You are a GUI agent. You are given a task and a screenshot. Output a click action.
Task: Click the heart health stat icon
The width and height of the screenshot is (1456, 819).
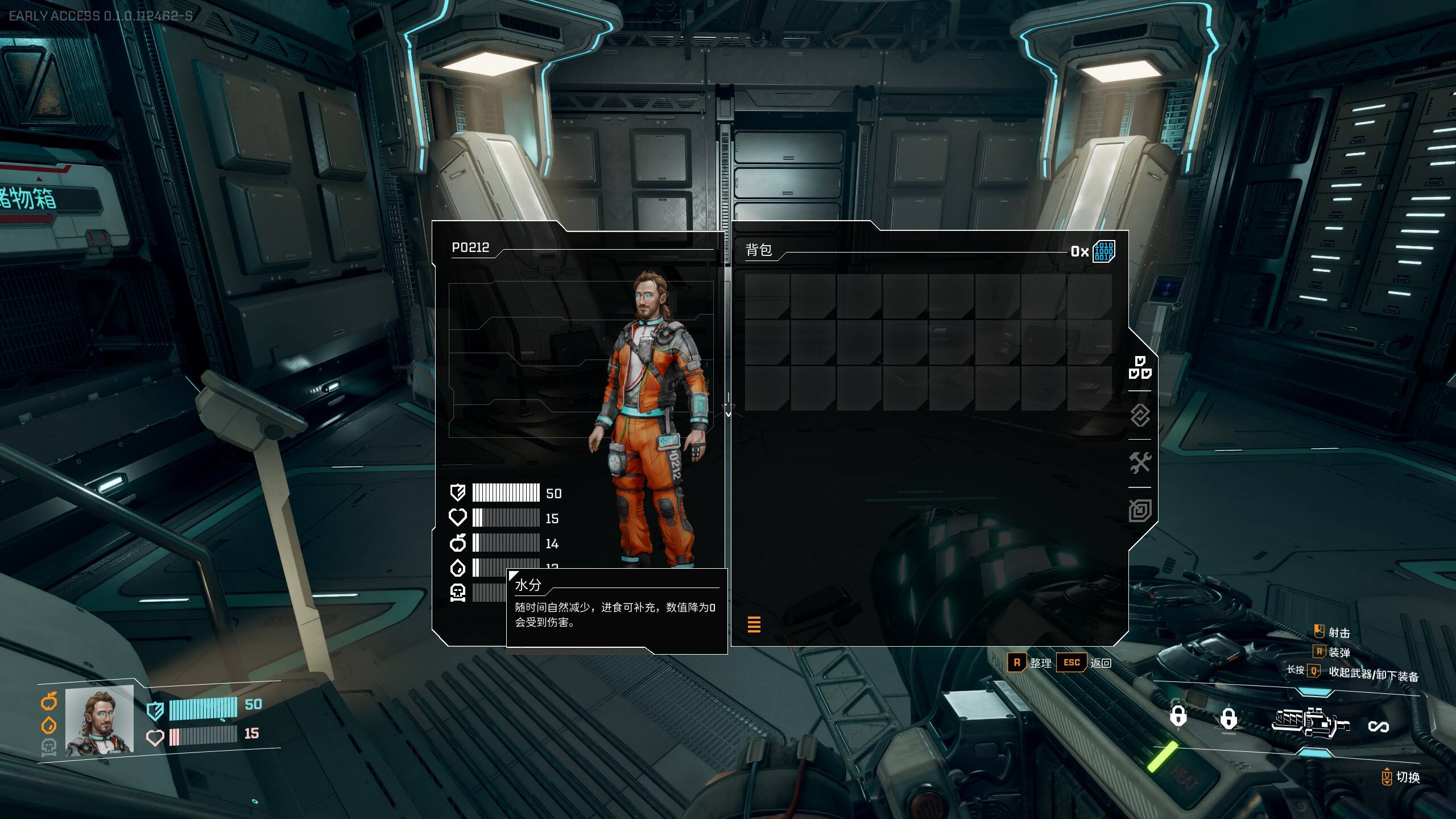pyautogui.click(x=458, y=518)
